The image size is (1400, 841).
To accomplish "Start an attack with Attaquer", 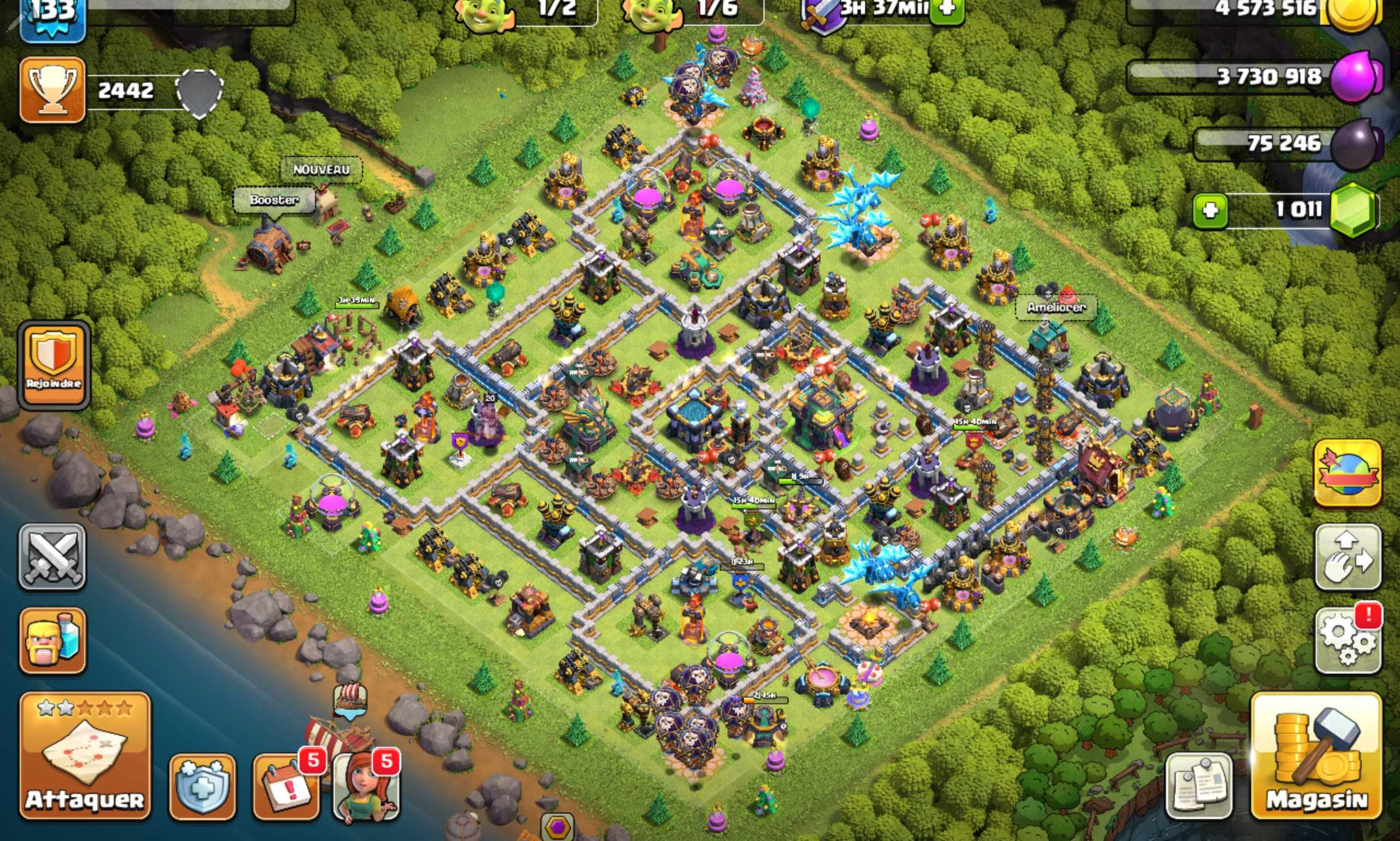I will point(85,756).
